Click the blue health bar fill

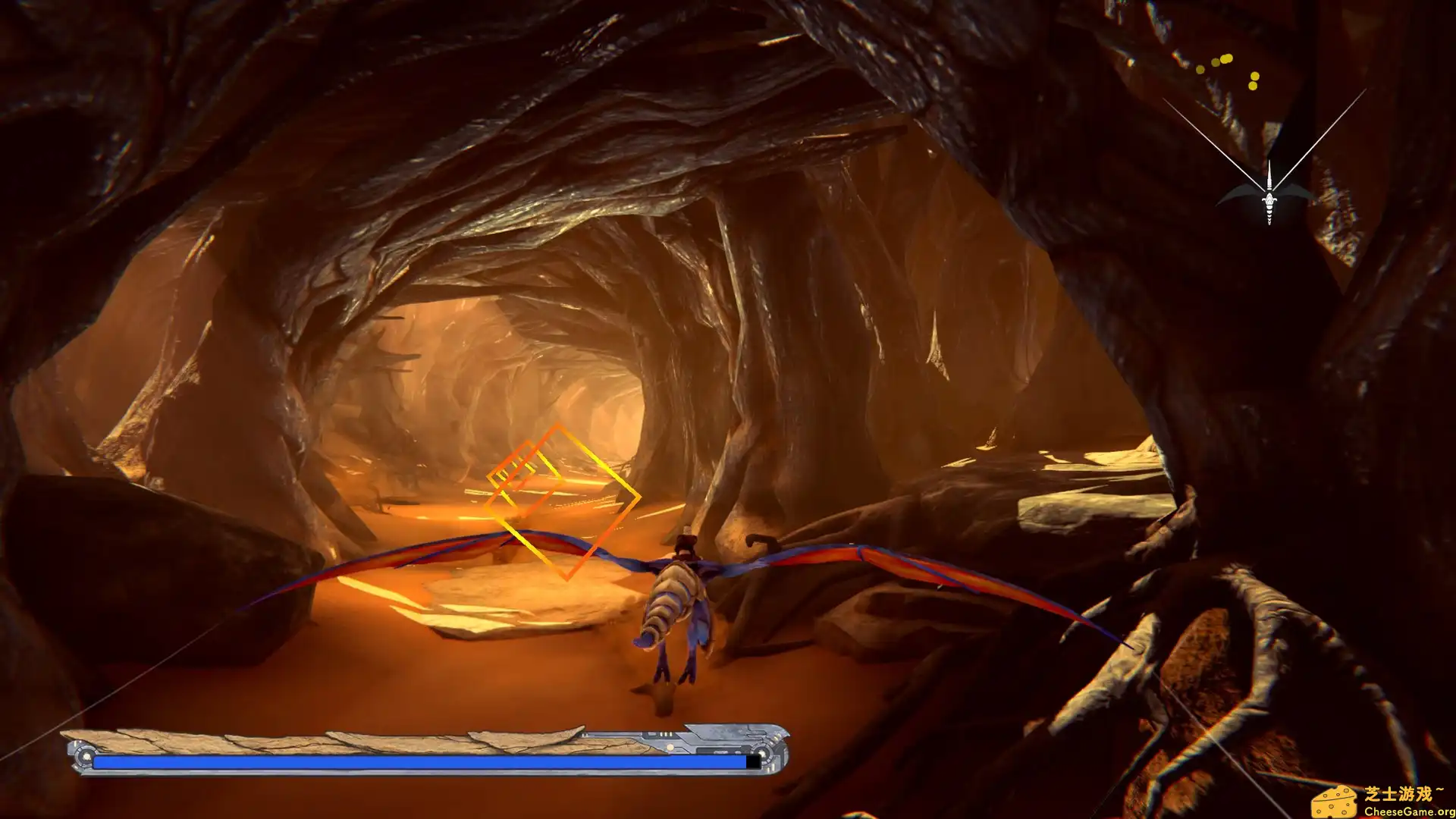[x=417, y=761]
